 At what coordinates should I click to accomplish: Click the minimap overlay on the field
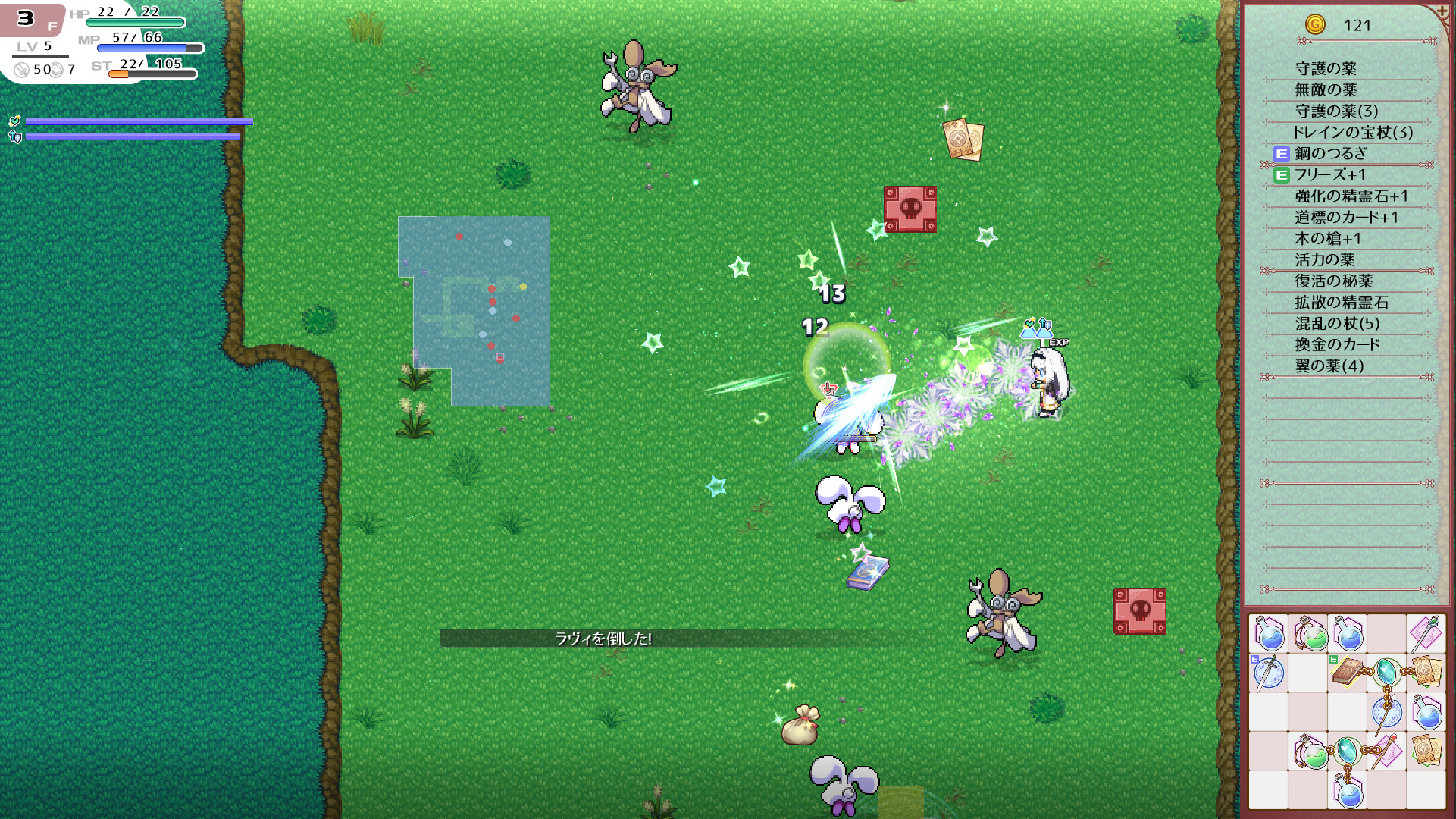tap(474, 311)
